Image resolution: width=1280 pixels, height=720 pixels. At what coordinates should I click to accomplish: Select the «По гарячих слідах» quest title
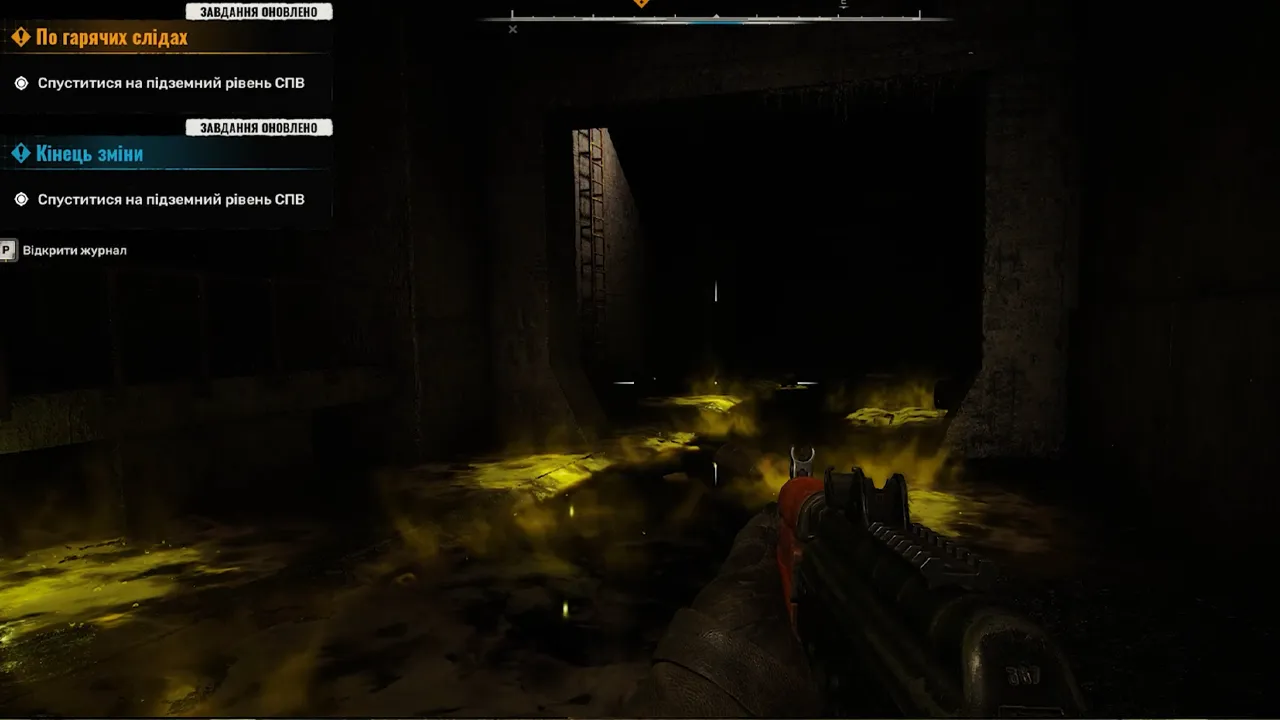click(111, 38)
